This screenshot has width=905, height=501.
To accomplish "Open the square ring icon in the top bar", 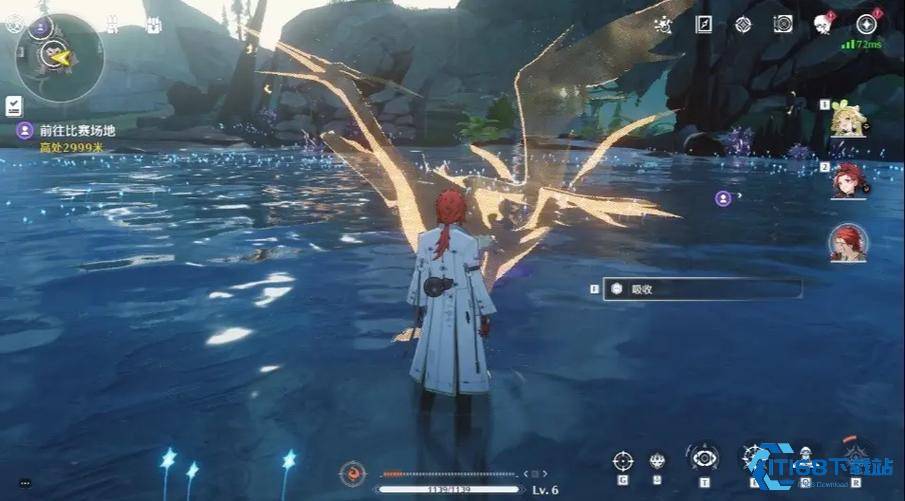I will 783,25.
